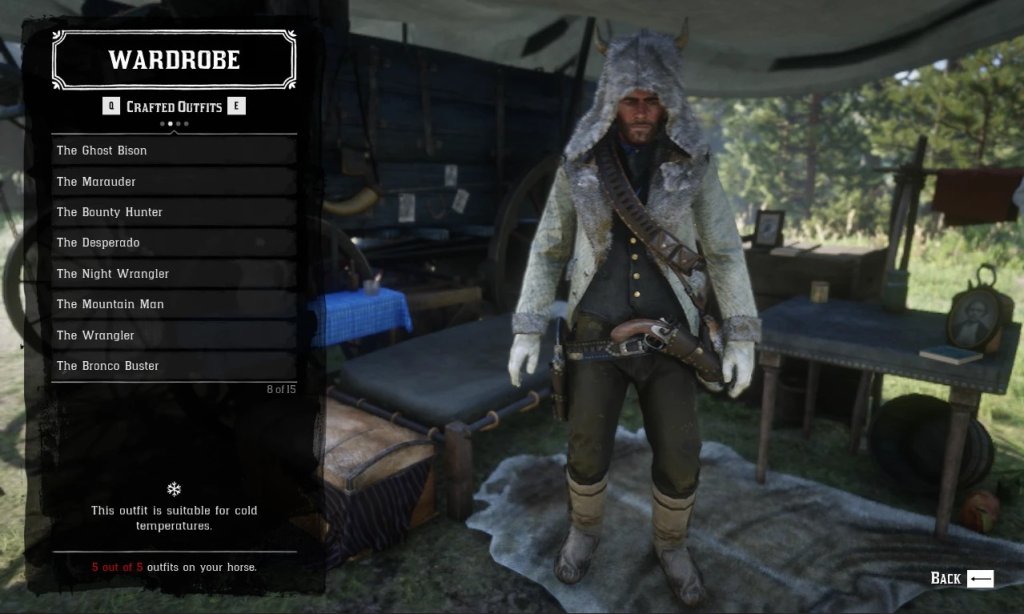Select The Ghost Bison outfit
This screenshot has height=614, width=1024.
tap(174, 151)
